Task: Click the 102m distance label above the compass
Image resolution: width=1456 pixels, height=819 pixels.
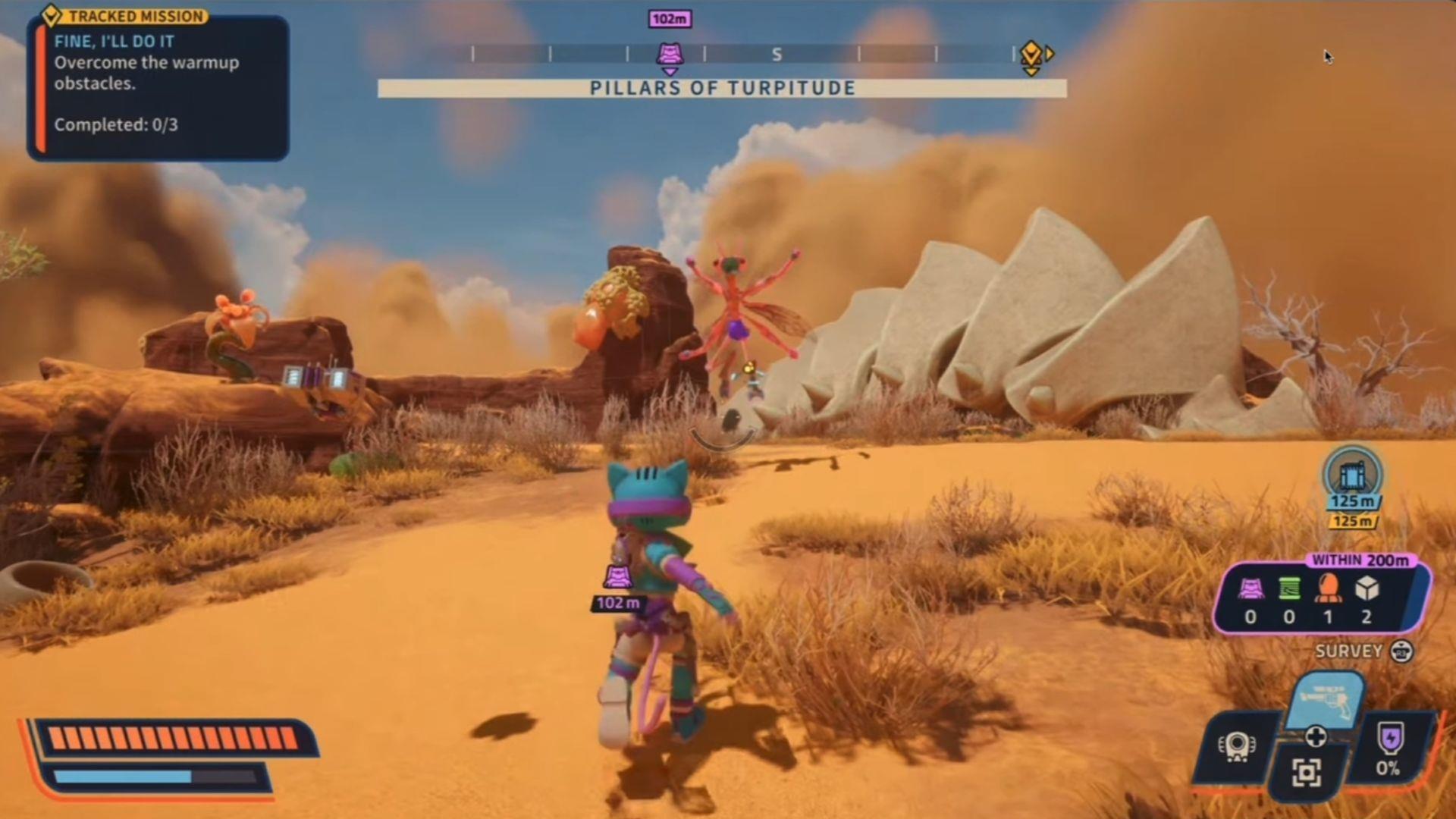Action: pyautogui.click(x=669, y=19)
